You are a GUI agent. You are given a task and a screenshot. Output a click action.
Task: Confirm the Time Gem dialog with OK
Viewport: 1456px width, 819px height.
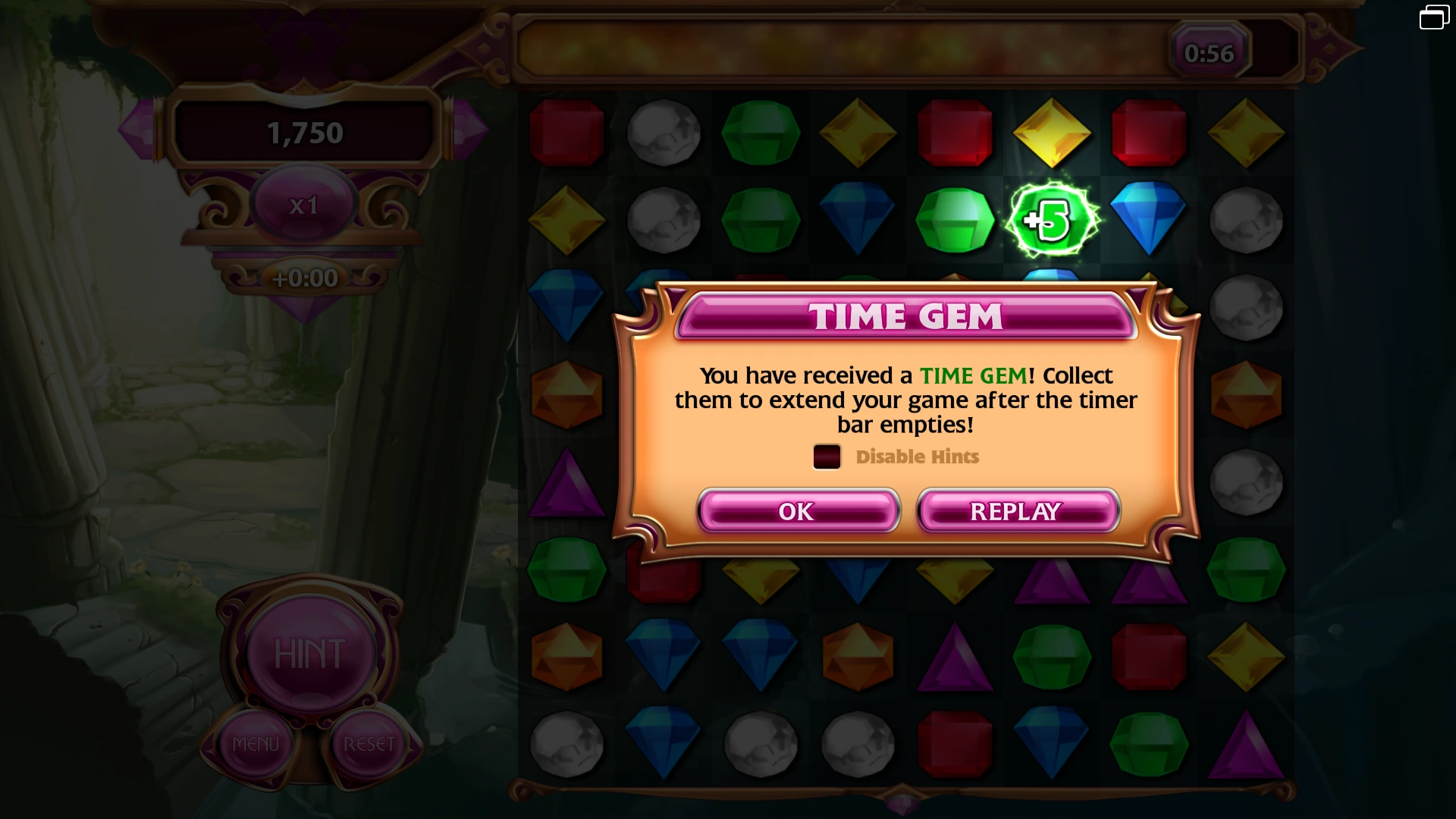[796, 511]
